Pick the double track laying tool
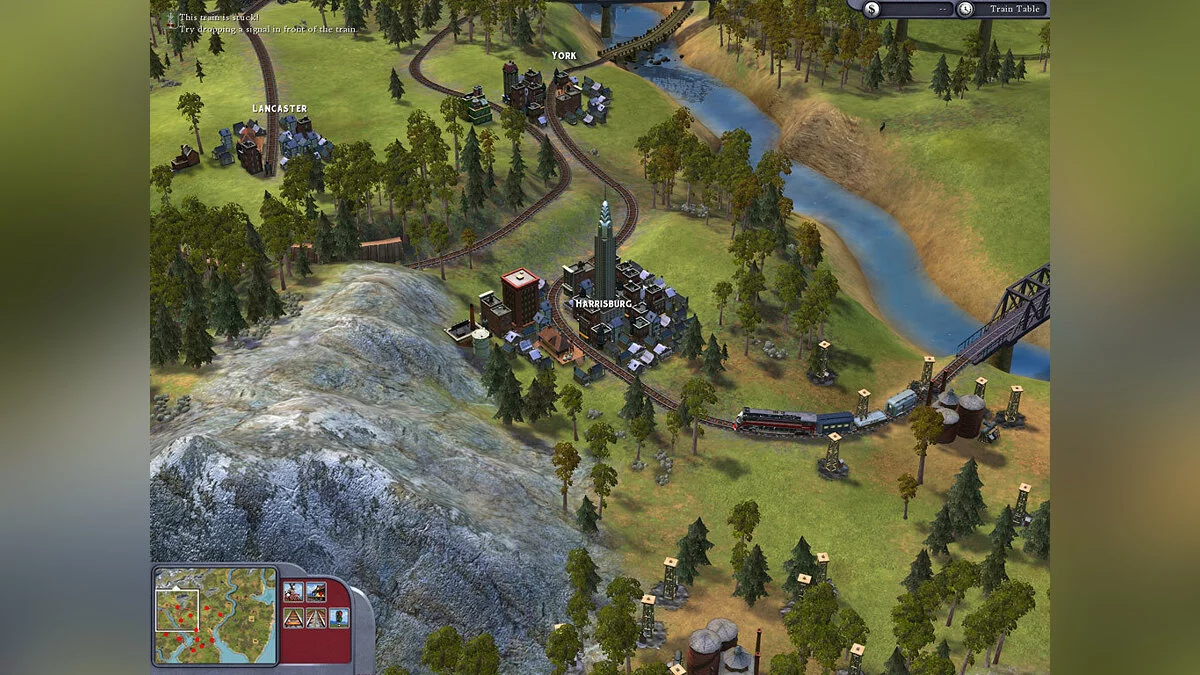1200x675 pixels. tap(316, 618)
